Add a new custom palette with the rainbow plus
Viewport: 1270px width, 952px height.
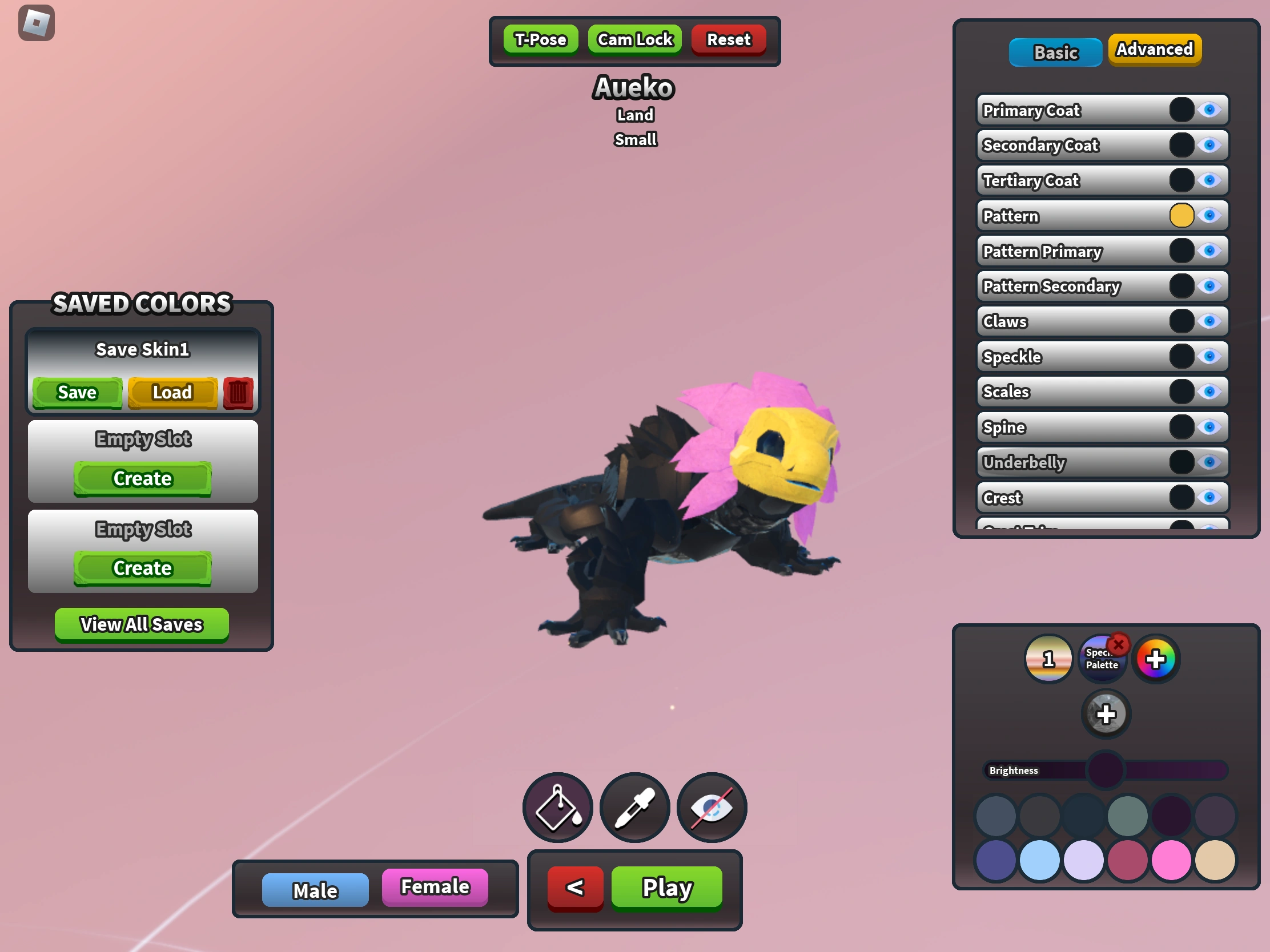click(x=1156, y=658)
